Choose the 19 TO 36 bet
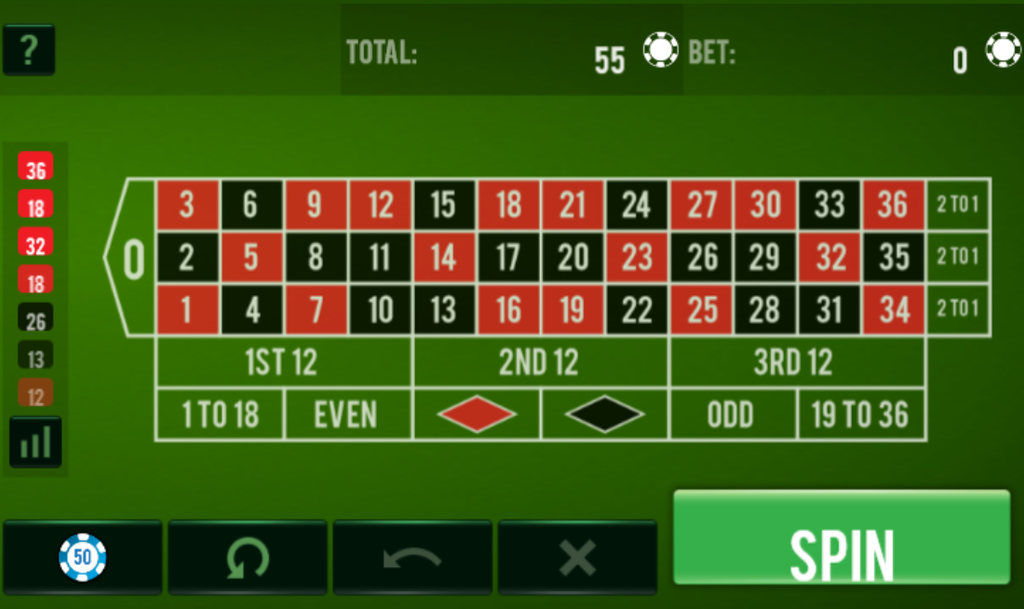This screenshot has width=1024, height=609. click(x=861, y=414)
